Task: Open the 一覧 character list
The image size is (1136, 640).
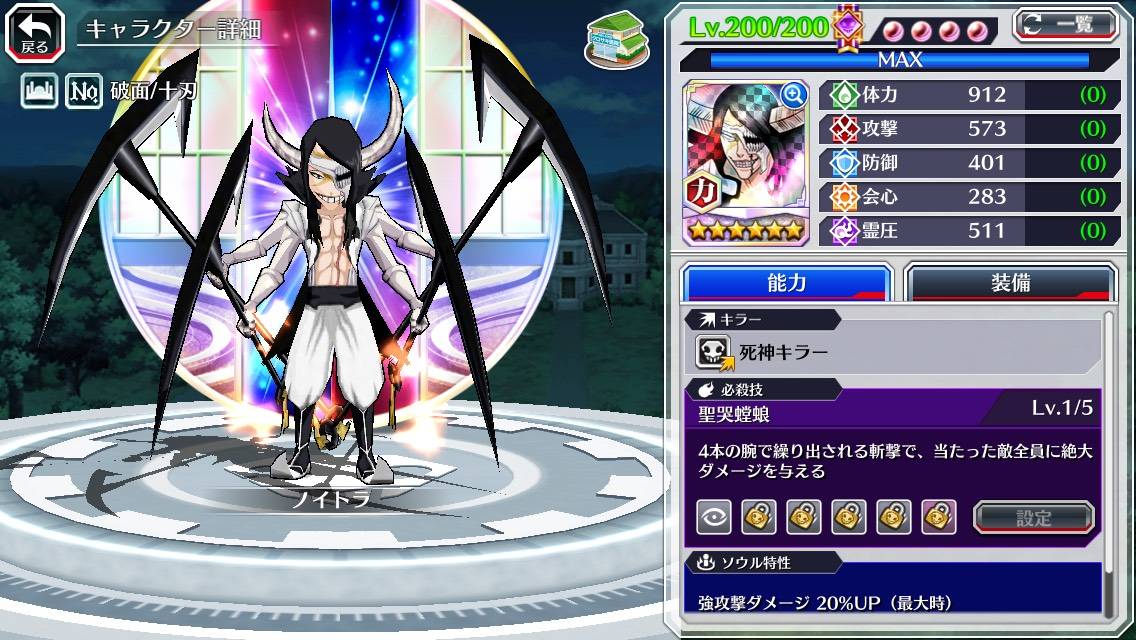Action: coord(1066,23)
